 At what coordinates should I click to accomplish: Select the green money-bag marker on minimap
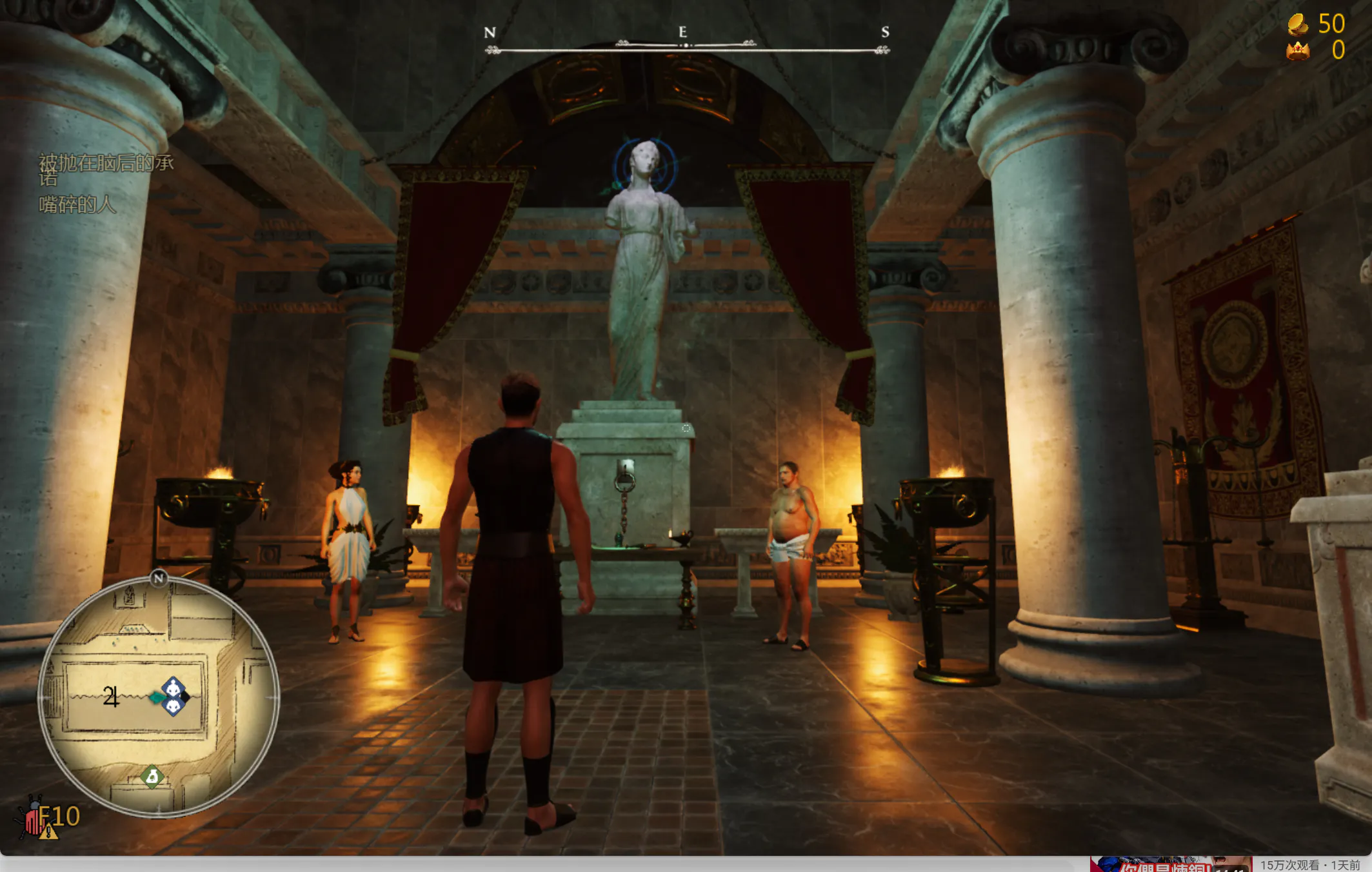152,777
